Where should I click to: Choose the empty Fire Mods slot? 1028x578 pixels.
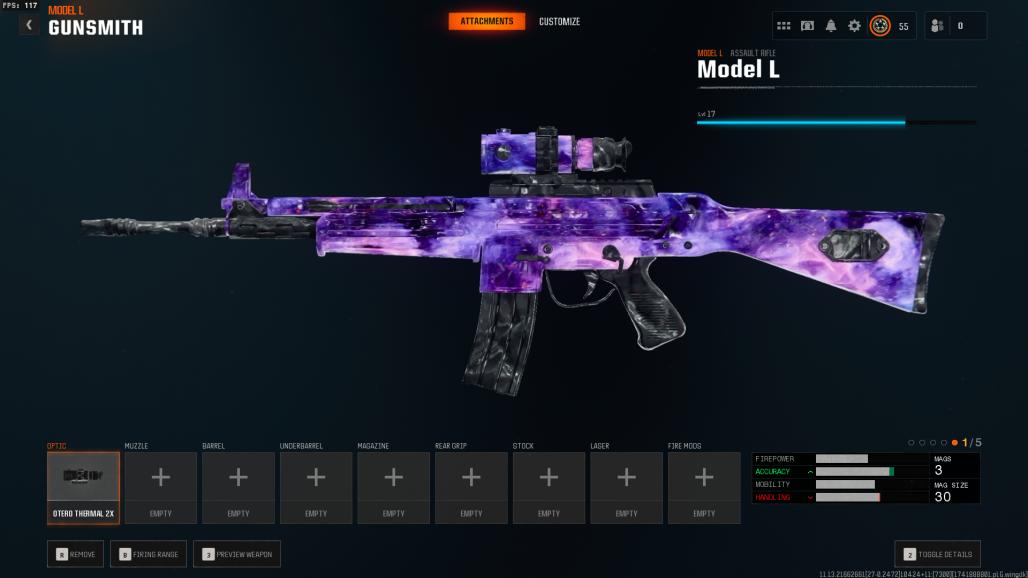coord(704,487)
